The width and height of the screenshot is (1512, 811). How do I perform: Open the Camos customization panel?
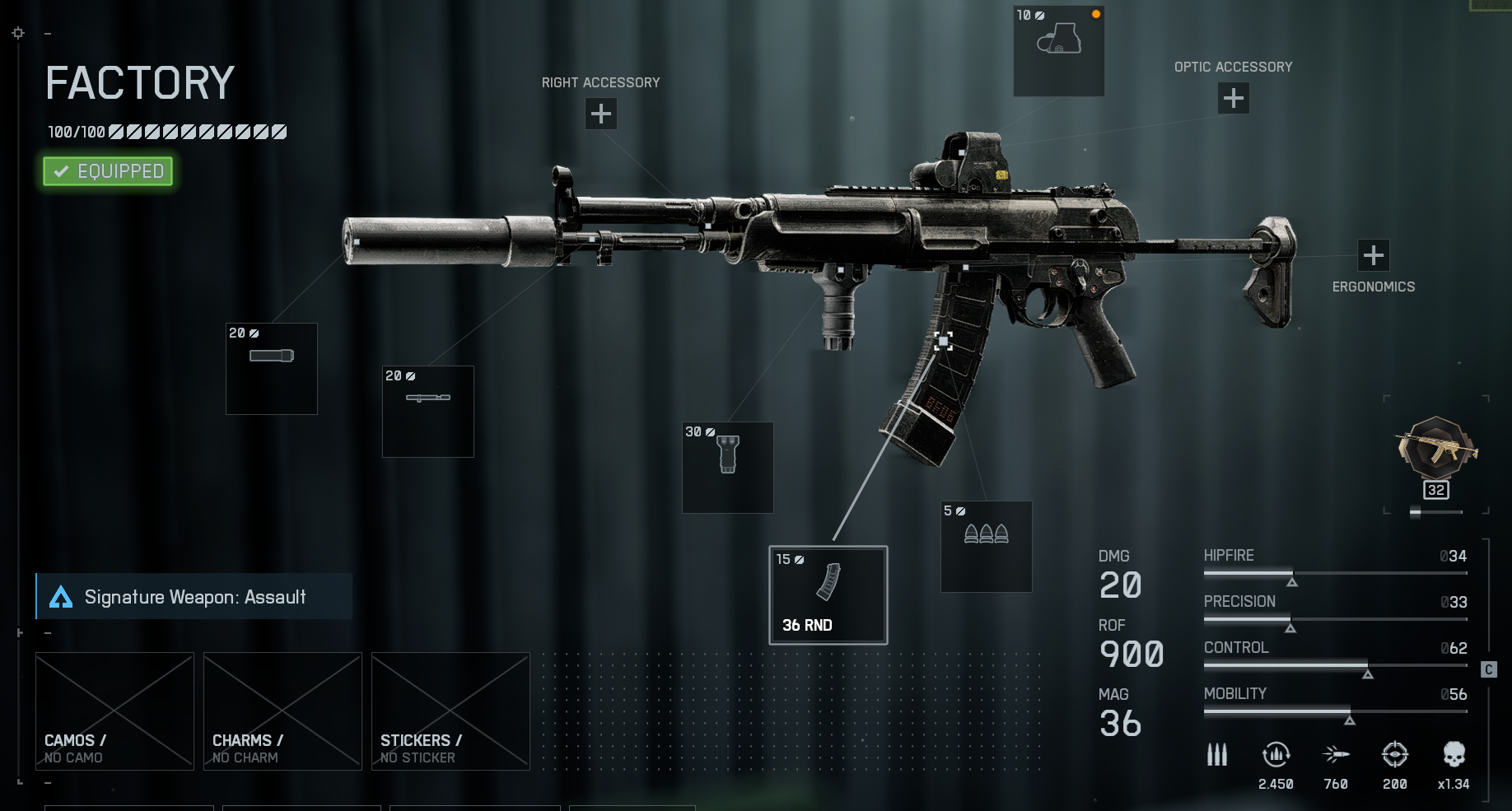[114, 711]
